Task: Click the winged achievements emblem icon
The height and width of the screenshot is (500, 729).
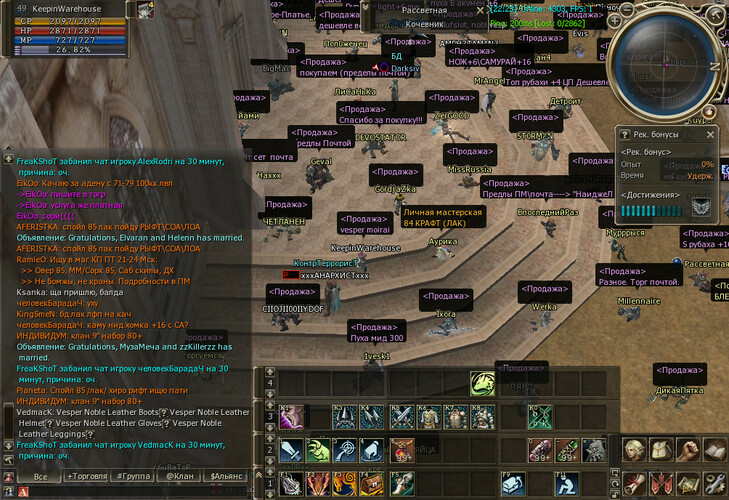Action: (701, 207)
